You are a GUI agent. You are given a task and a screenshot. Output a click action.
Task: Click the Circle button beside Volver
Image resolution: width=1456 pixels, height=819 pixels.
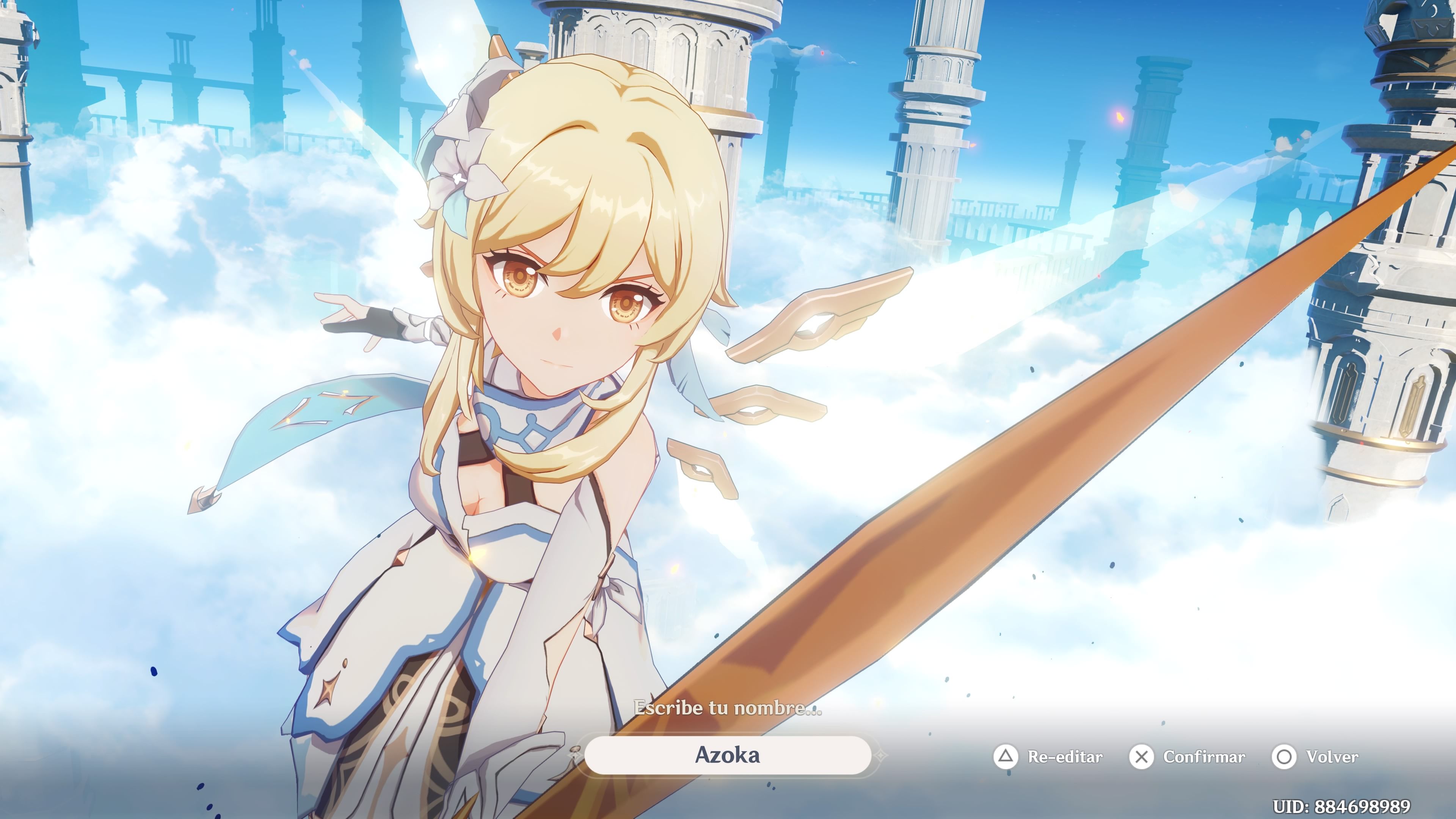point(1284,757)
